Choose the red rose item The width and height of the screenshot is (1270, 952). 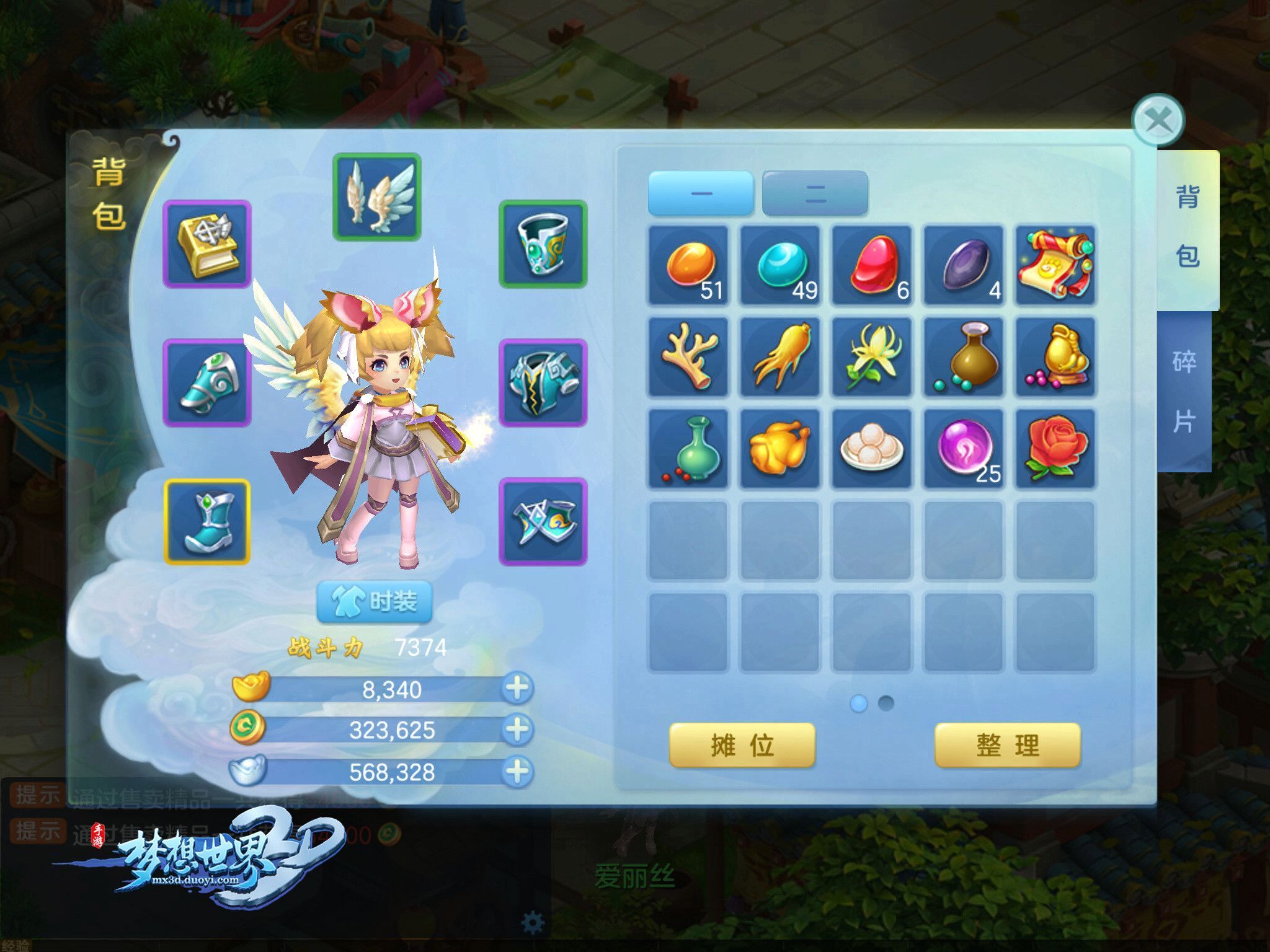tap(1055, 449)
